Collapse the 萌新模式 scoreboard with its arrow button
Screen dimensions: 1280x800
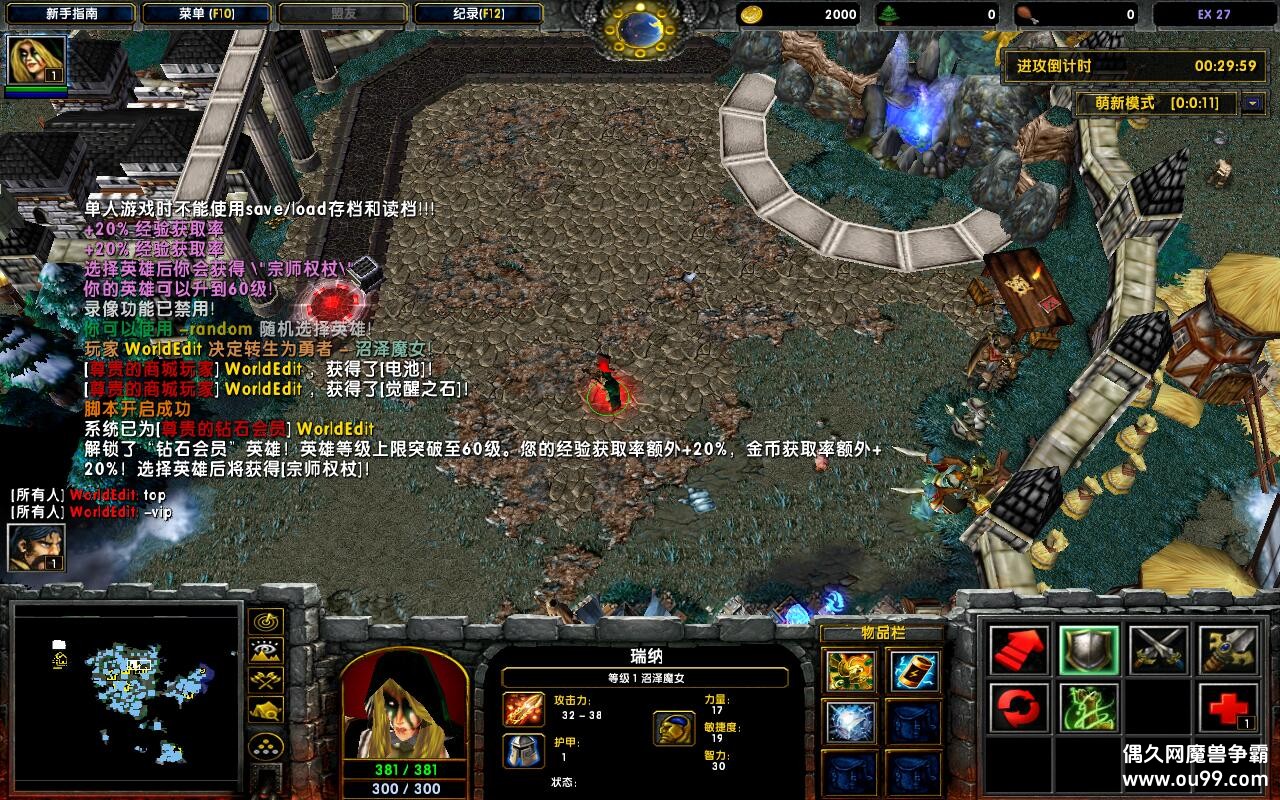point(1252,103)
